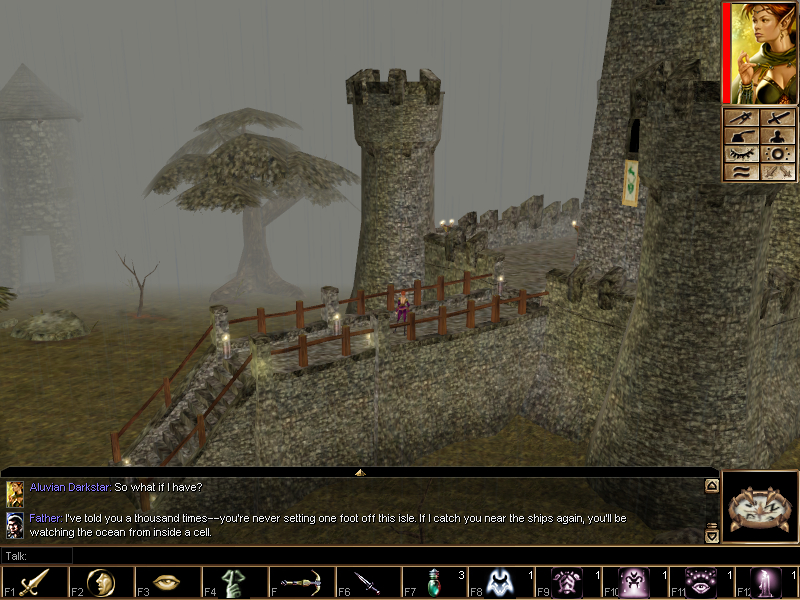Toggle the crossed swords player-versus-player button
The image size is (800, 600).
[778, 172]
